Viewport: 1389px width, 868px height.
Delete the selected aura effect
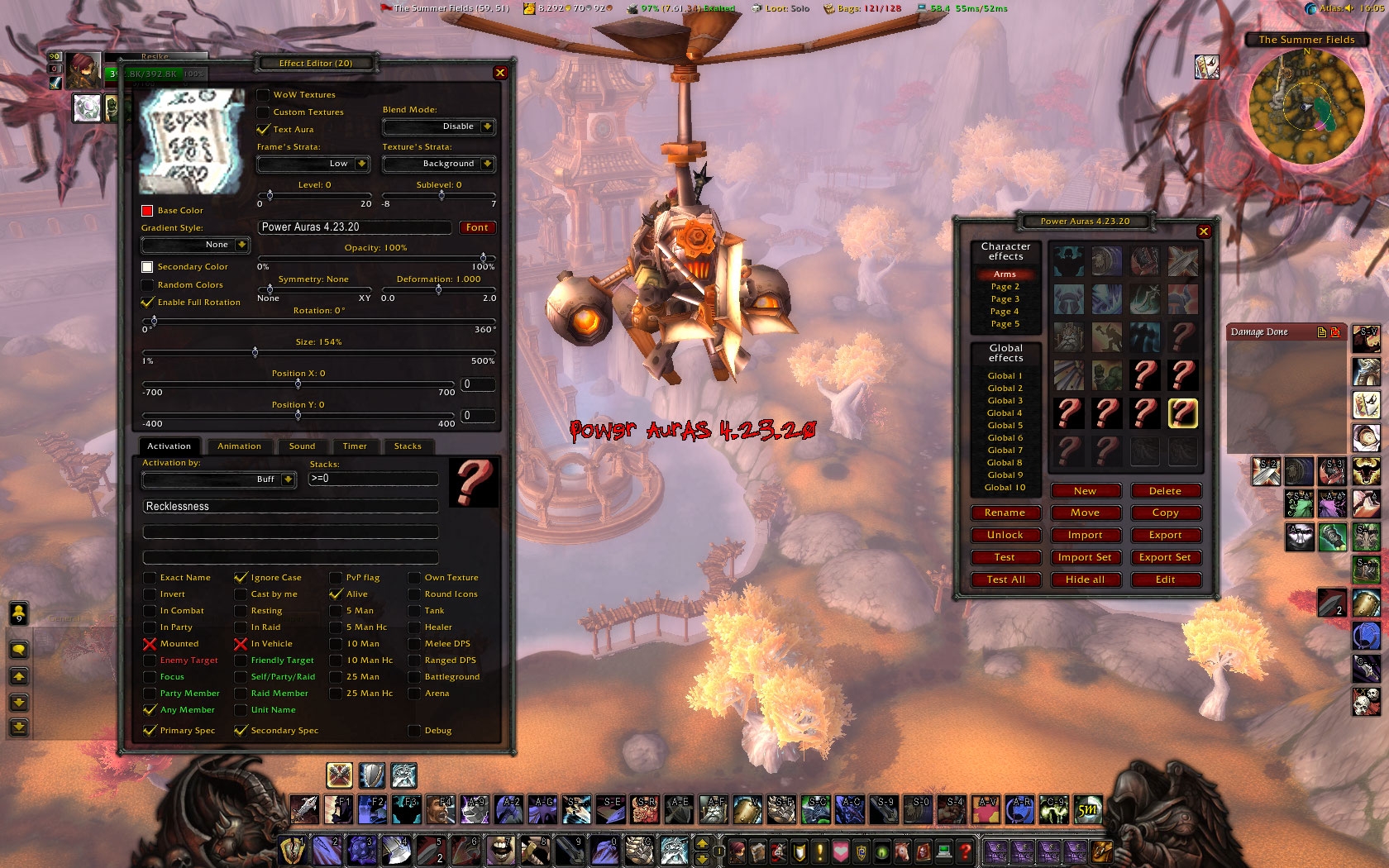[1165, 491]
